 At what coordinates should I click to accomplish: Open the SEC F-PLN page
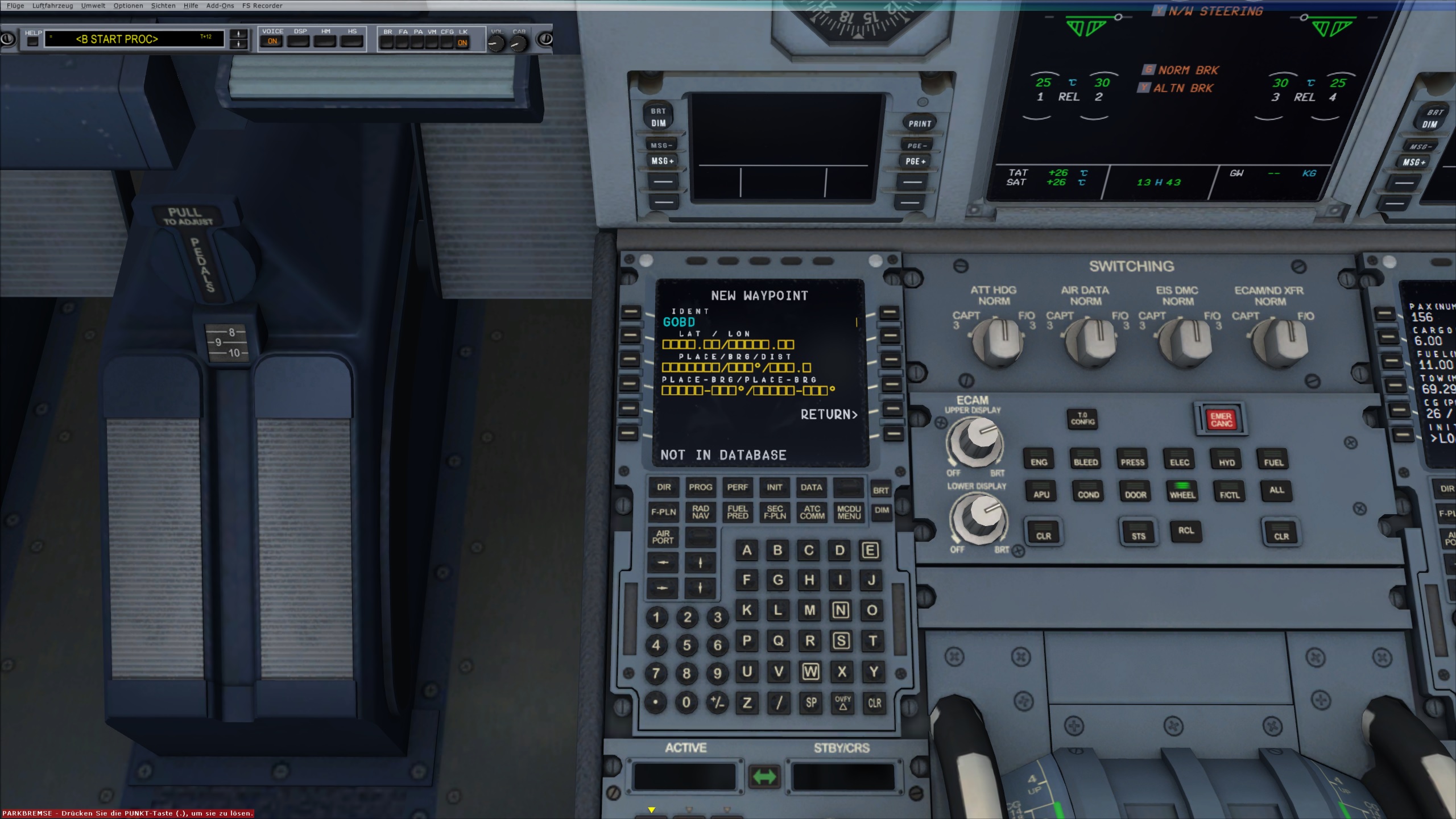pyautogui.click(x=775, y=512)
